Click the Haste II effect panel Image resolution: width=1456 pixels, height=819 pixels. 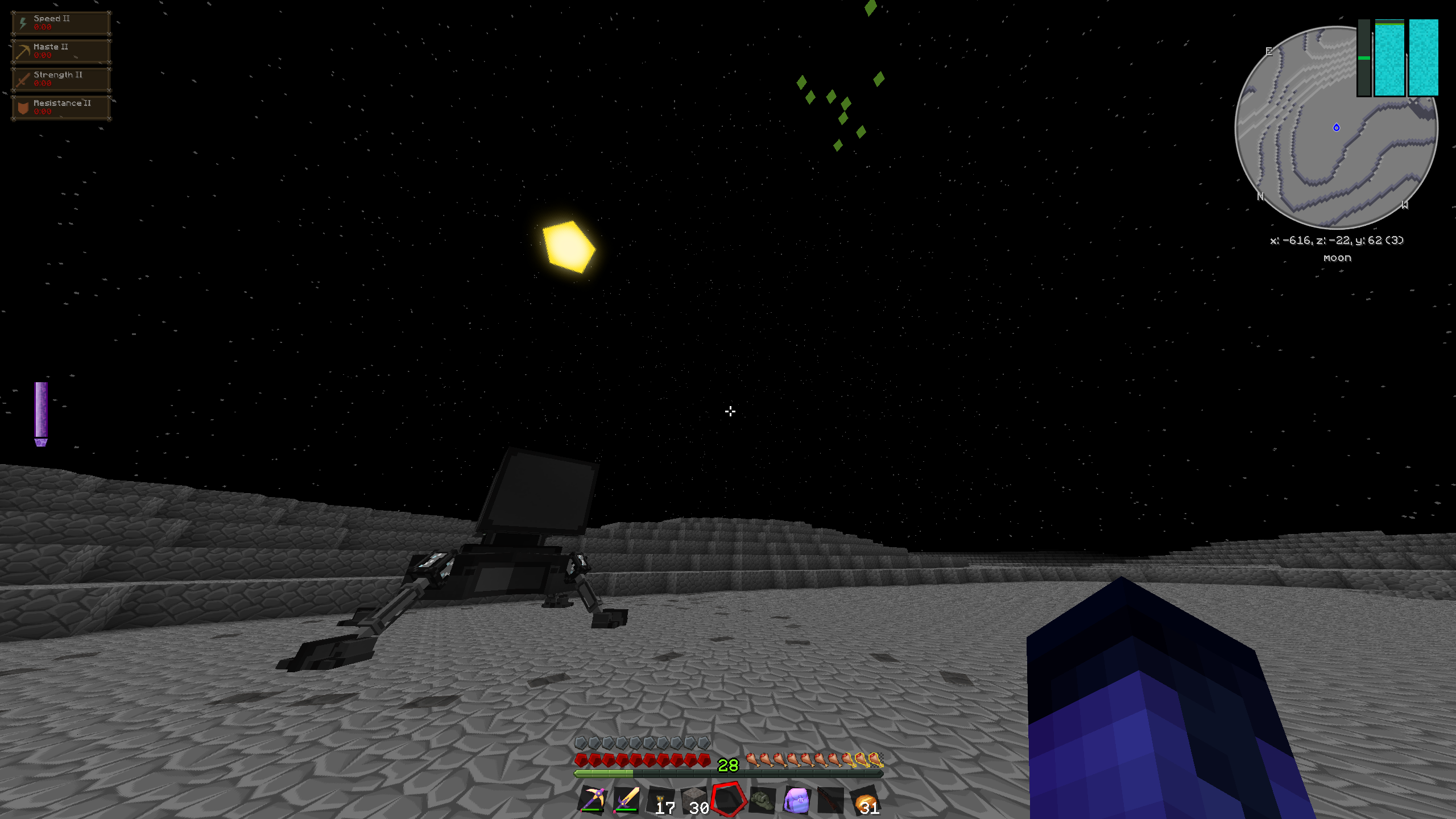(61, 51)
